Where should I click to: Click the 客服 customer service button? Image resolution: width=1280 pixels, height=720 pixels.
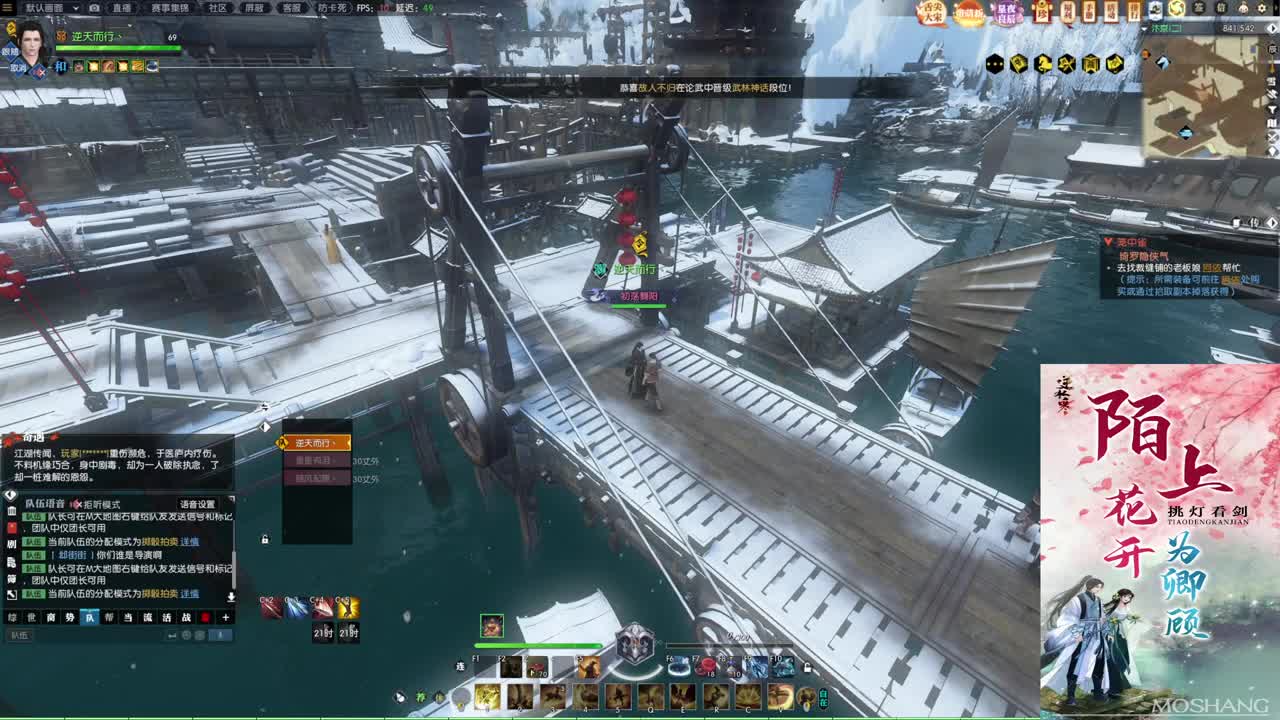click(x=291, y=7)
